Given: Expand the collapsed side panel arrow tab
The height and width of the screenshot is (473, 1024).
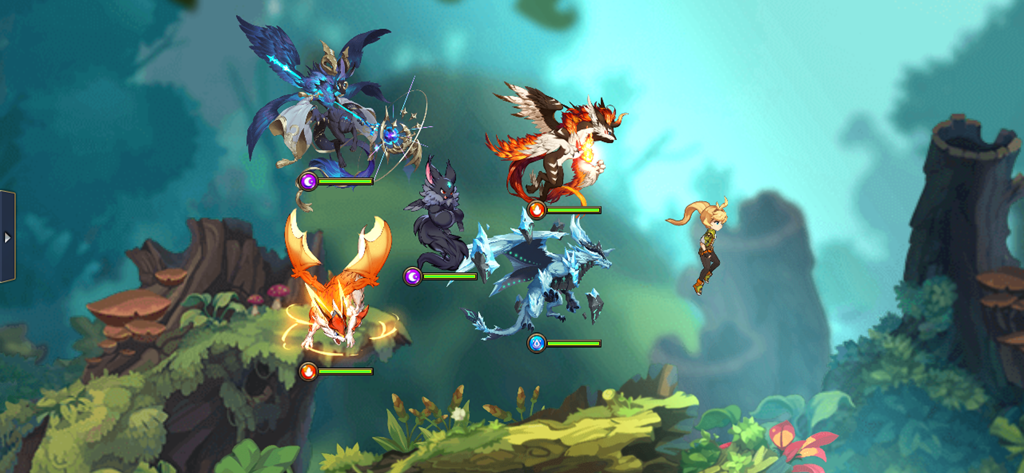Looking at the screenshot, I should (x=7, y=237).
